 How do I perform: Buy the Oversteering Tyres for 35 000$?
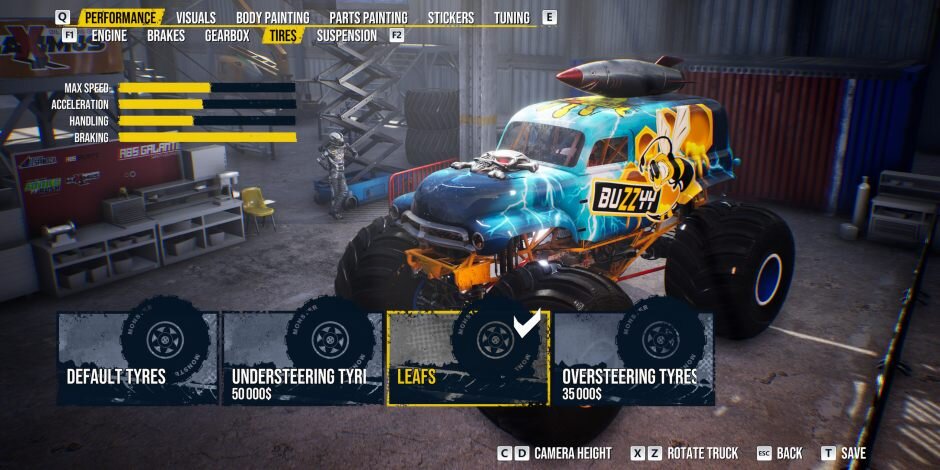(x=633, y=358)
